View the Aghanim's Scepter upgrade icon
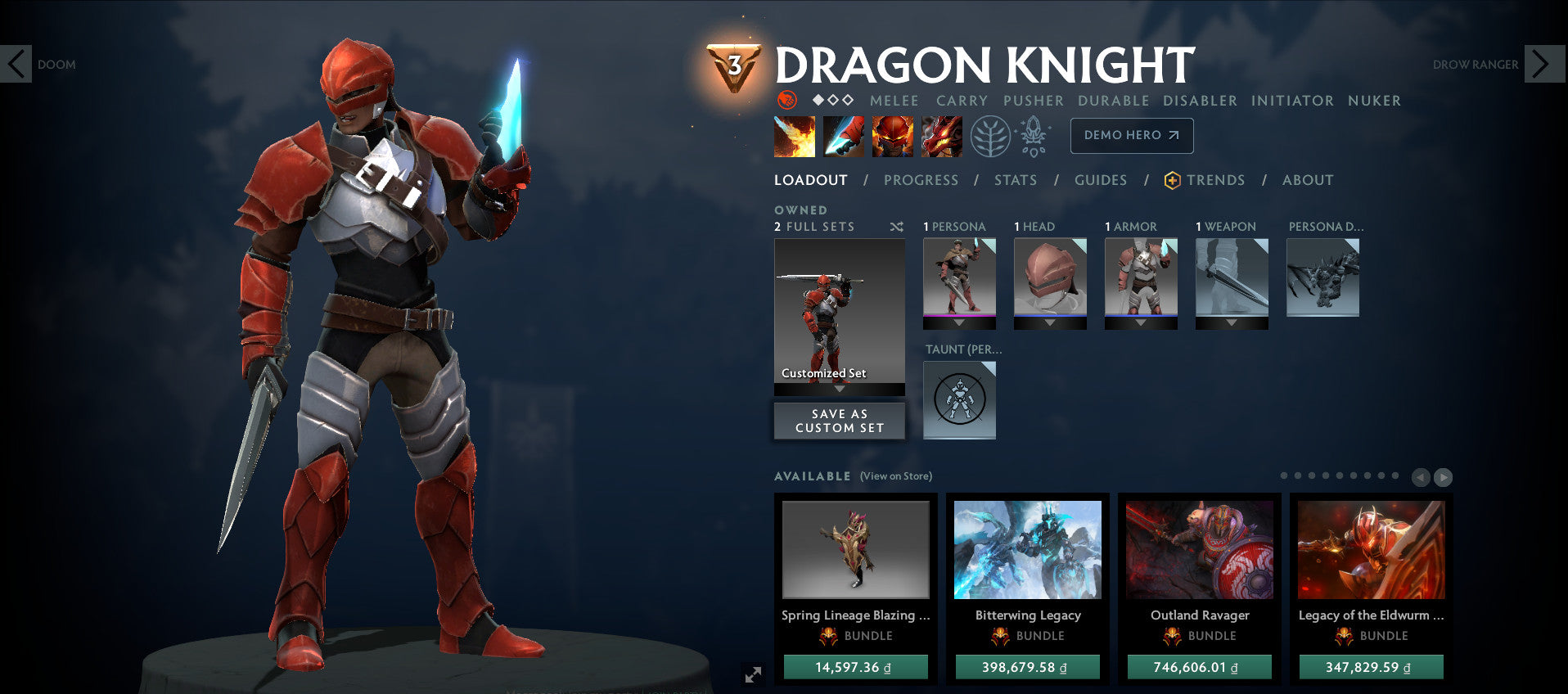This screenshot has width=1568, height=694. tap(1033, 137)
